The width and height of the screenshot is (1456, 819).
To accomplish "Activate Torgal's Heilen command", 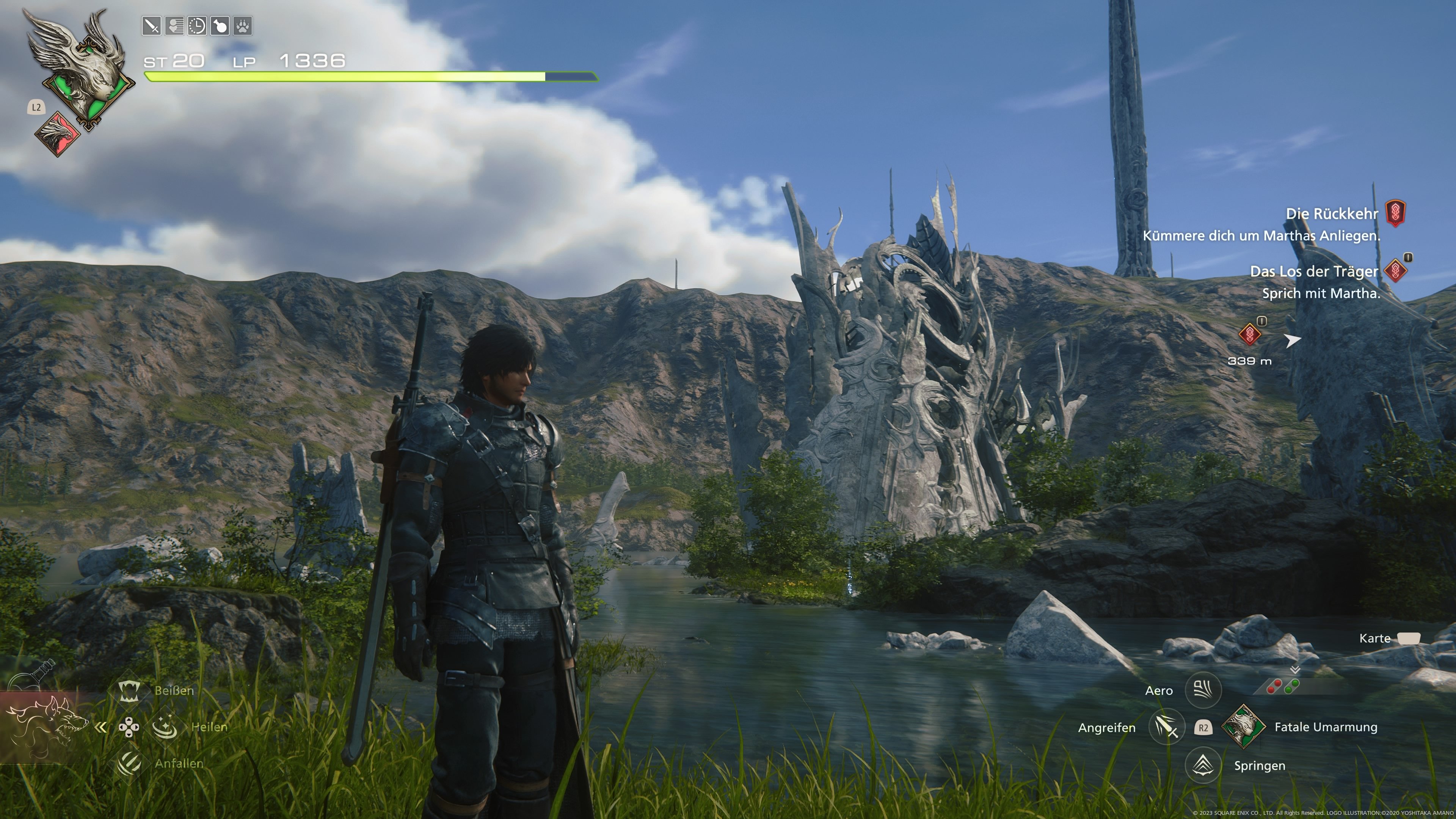I will (x=165, y=727).
